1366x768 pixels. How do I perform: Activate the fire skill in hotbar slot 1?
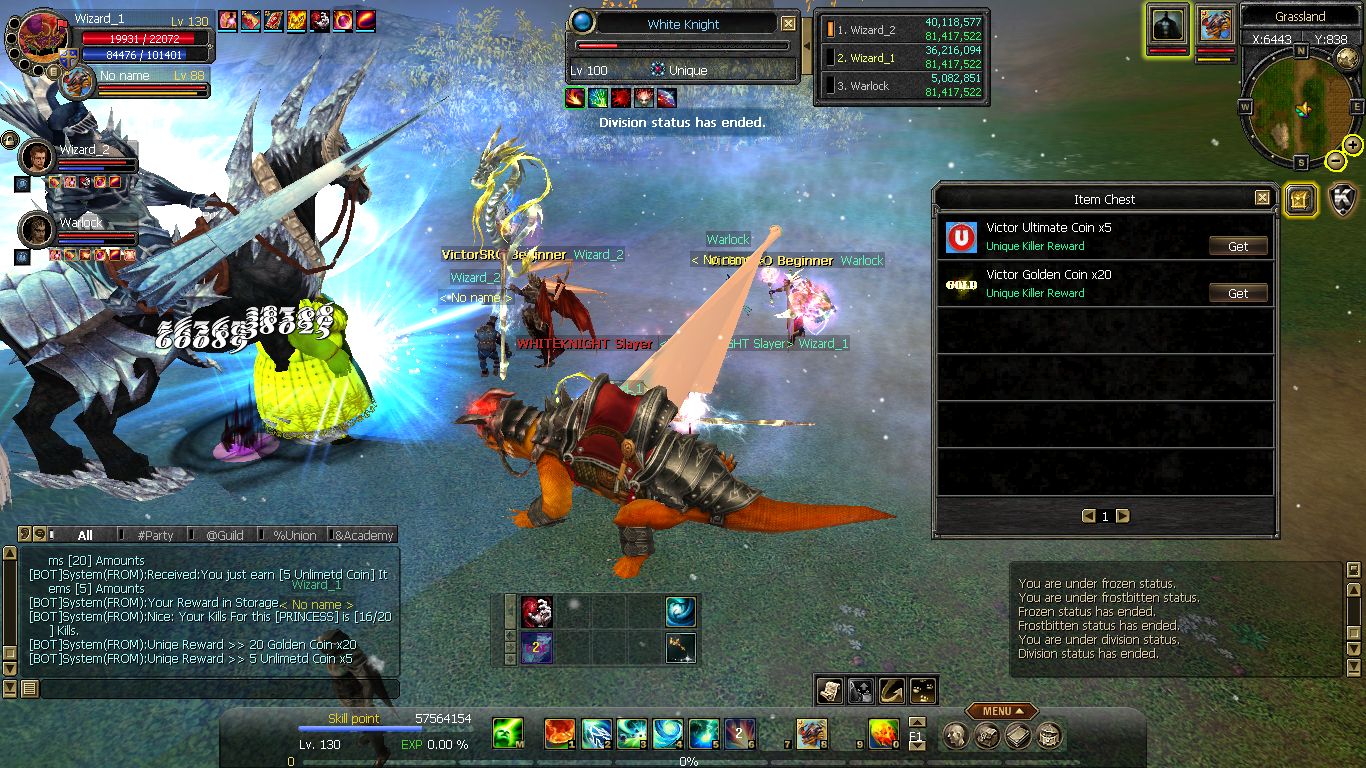559,734
